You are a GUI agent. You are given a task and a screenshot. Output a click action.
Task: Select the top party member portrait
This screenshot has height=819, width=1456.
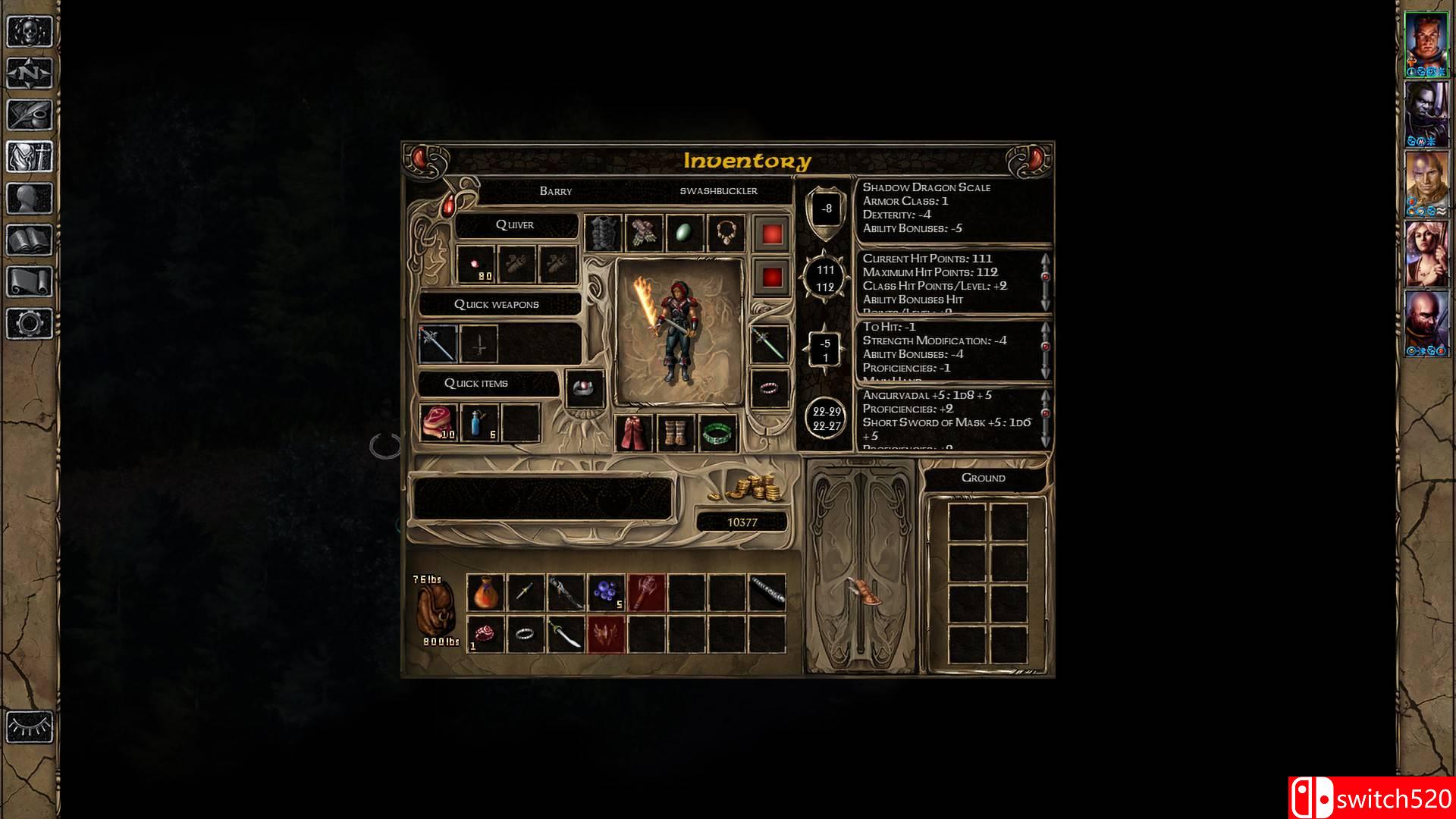click(1426, 44)
